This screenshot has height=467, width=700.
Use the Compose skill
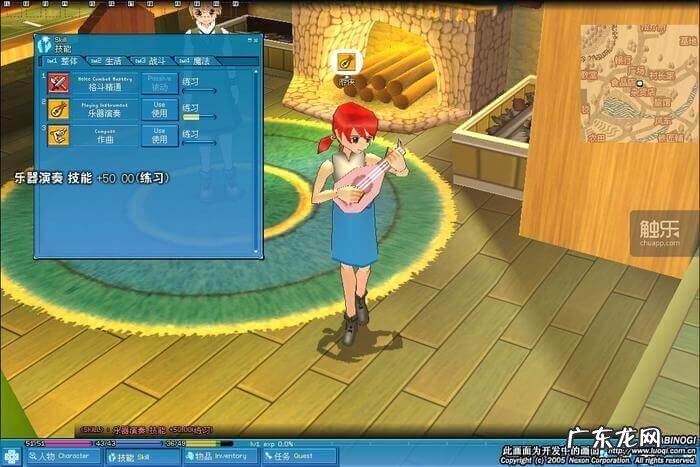click(x=159, y=134)
